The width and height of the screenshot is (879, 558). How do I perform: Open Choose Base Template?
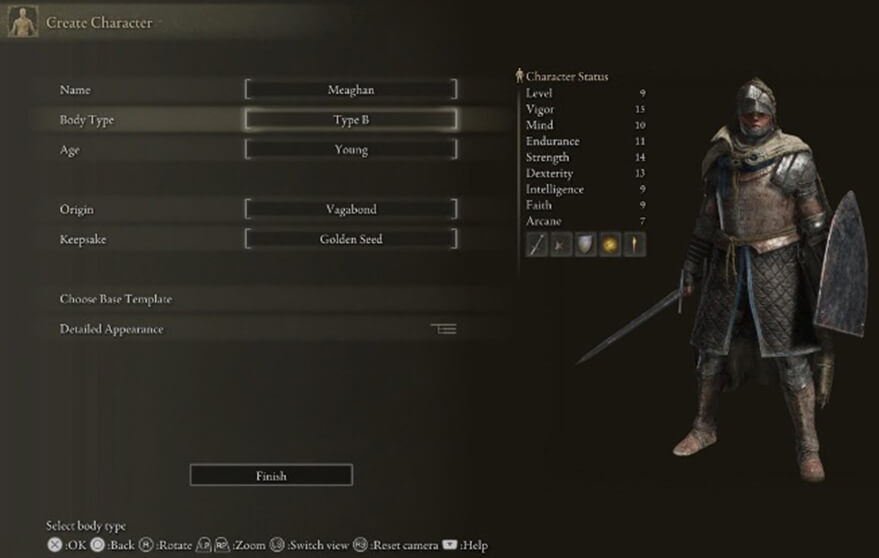(x=116, y=299)
